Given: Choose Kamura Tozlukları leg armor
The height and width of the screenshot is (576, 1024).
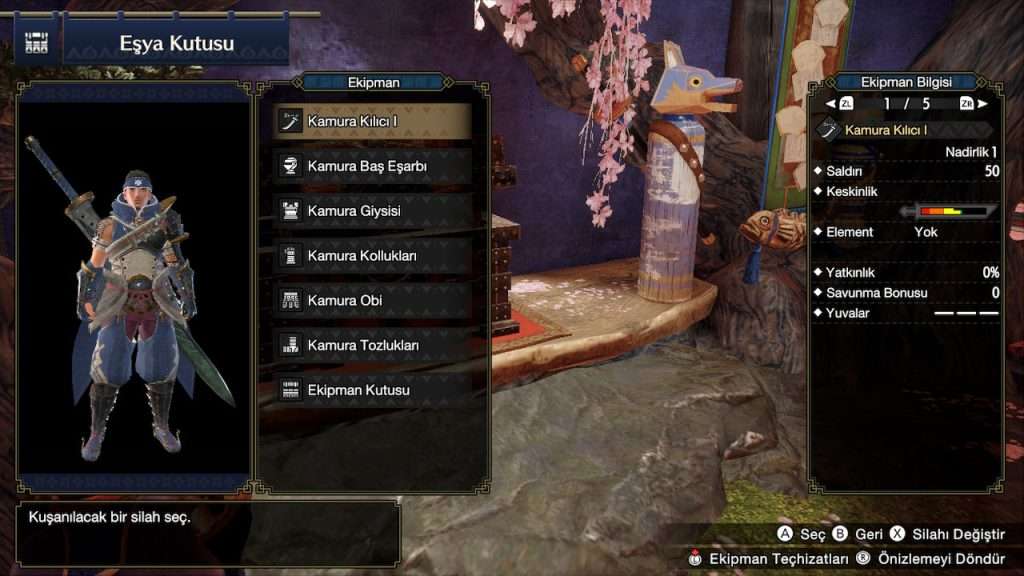Looking at the screenshot, I should point(371,345).
